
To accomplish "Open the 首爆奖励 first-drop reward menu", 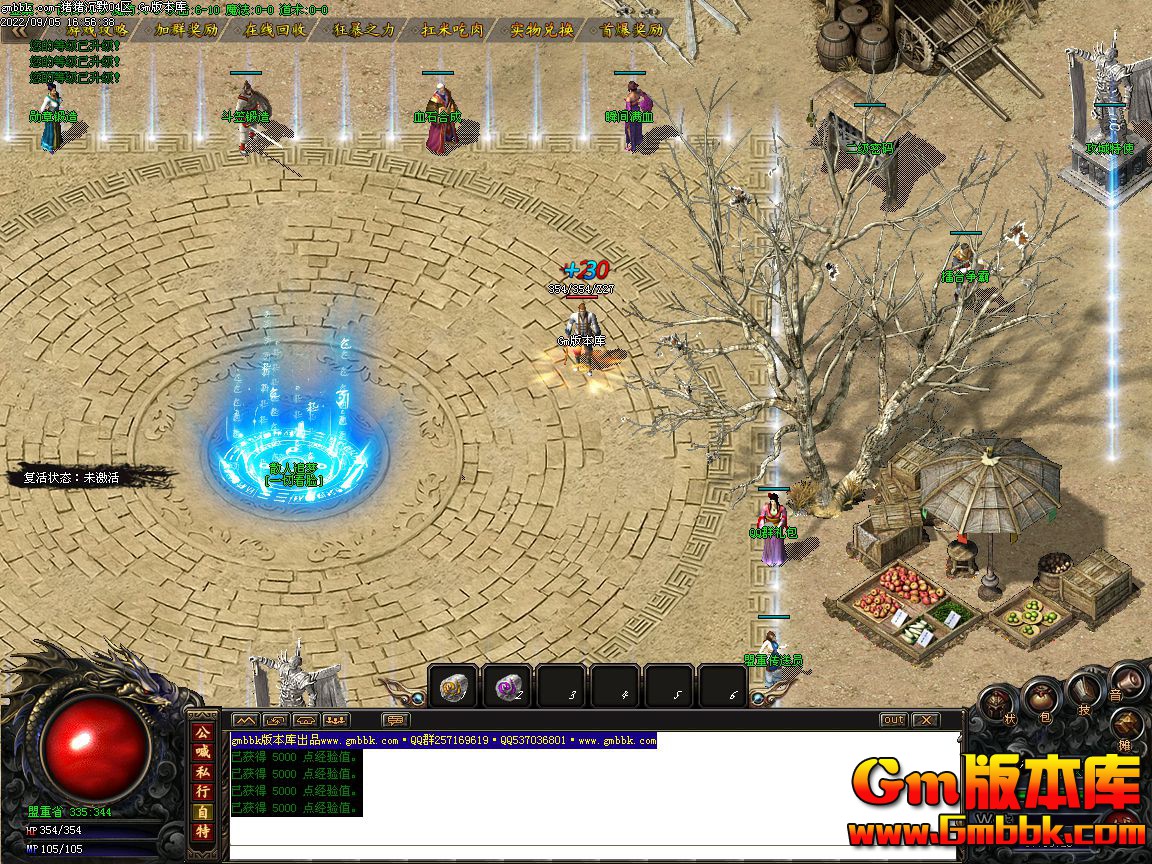I will [x=632, y=30].
